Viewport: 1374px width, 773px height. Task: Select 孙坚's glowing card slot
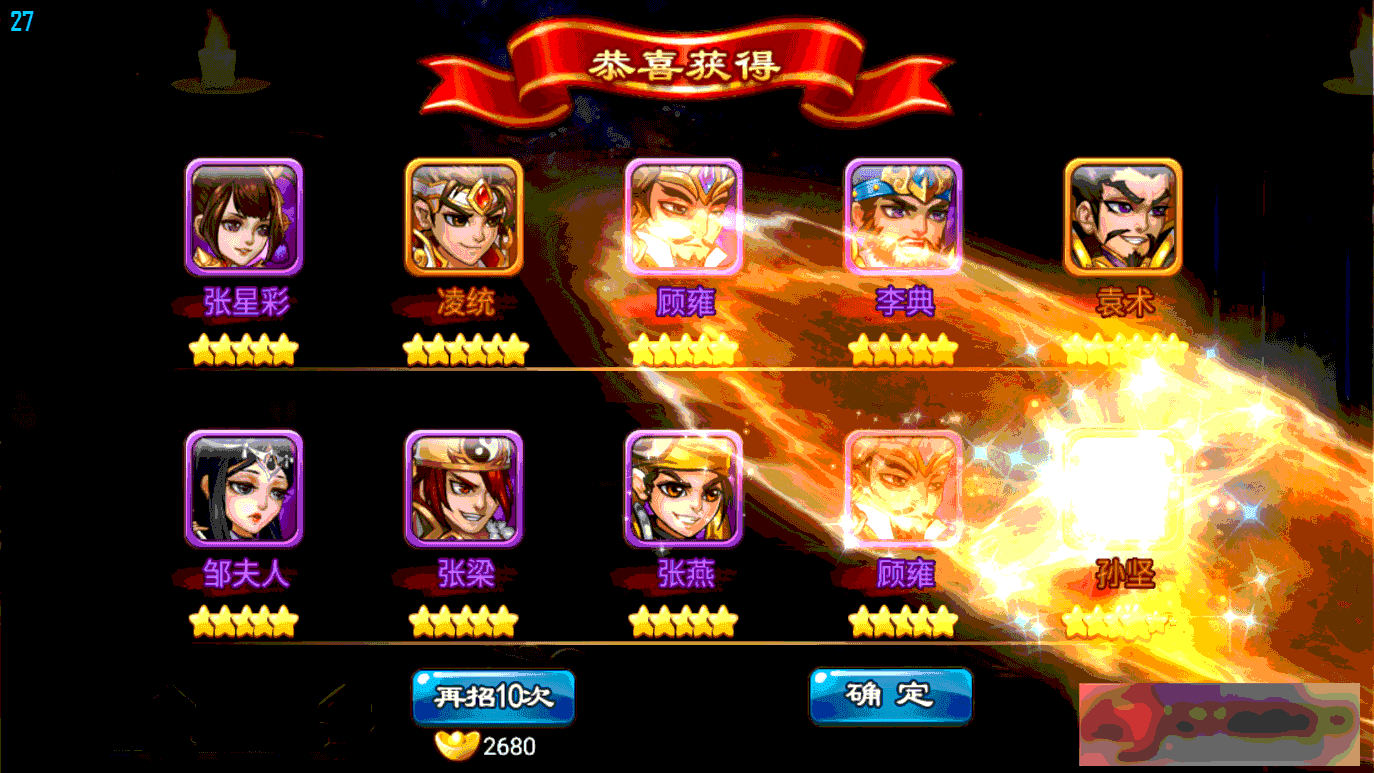coord(1122,490)
